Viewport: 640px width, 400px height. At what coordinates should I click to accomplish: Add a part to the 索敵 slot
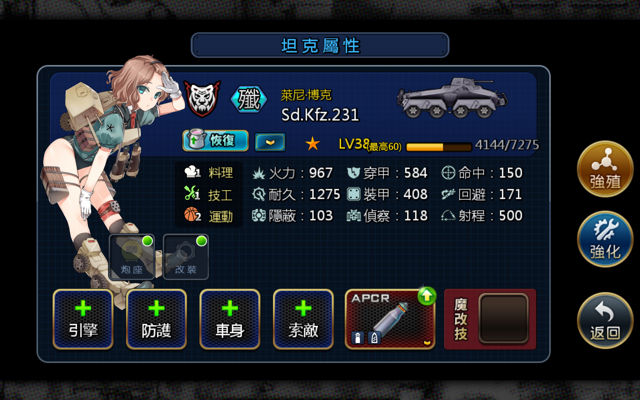(x=303, y=319)
